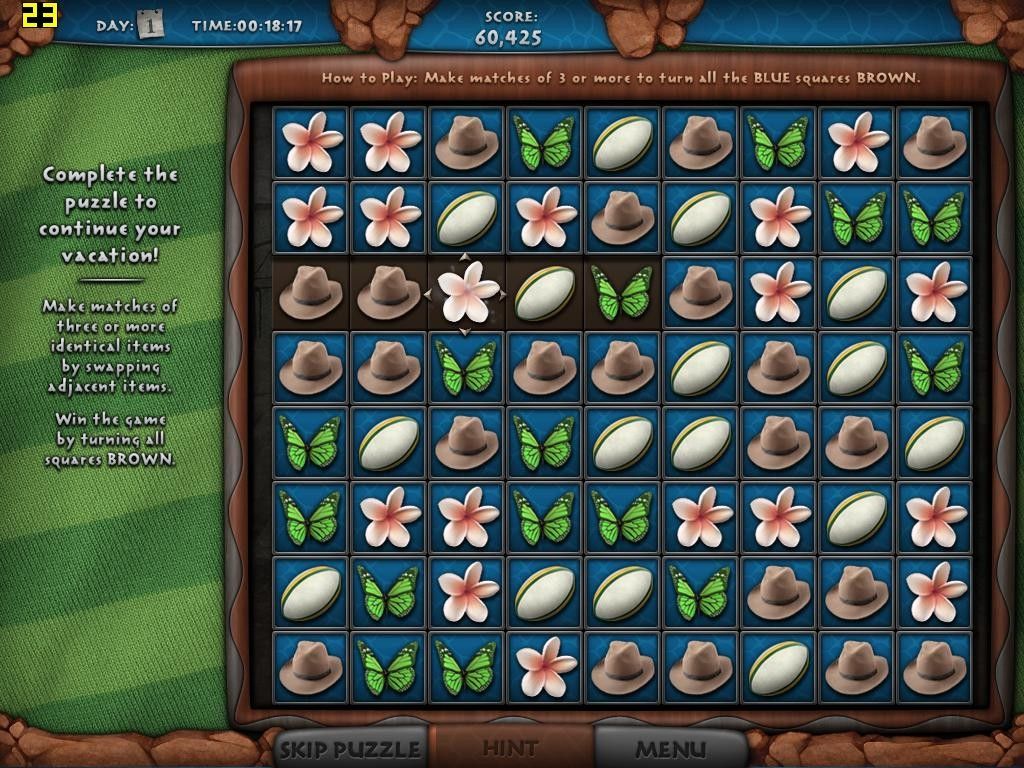Image resolution: width=1024 pixels, height=768 pixels.
Task: Pick the rugby ball tile on a brown square
Action: pos(545,292)
